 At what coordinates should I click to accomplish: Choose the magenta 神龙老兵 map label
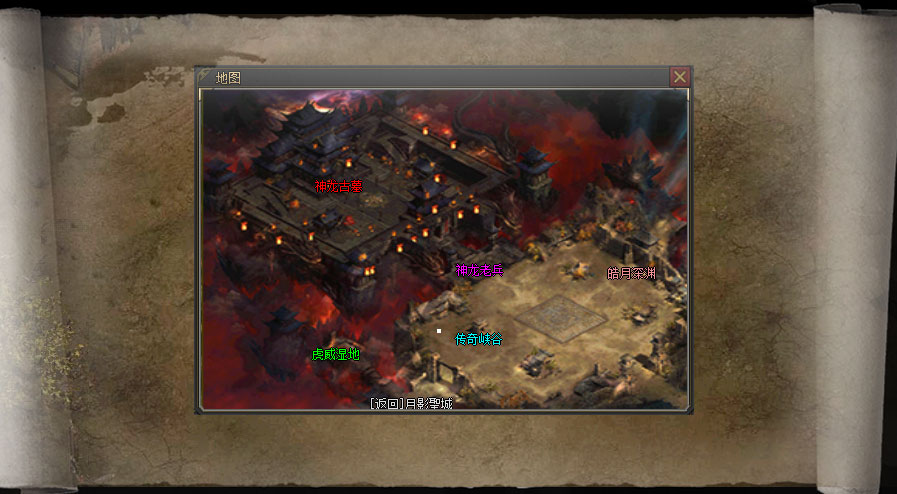(x=480, y=270)
